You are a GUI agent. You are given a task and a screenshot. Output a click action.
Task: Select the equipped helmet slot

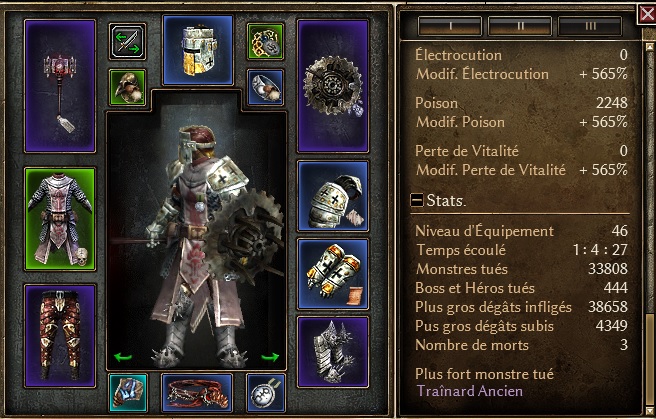click(197, 49)
